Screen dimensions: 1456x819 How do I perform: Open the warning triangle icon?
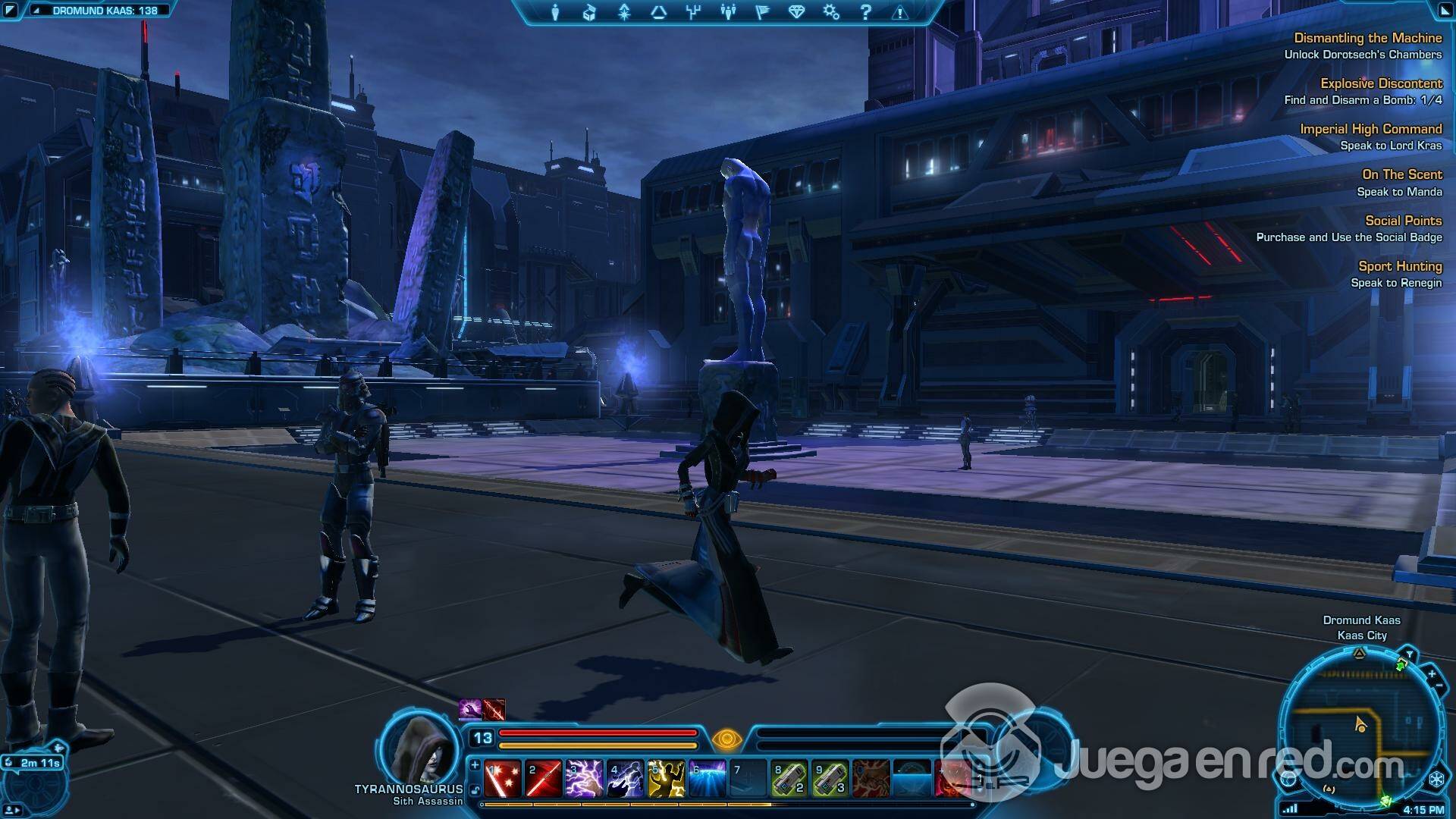coord(900,12)
